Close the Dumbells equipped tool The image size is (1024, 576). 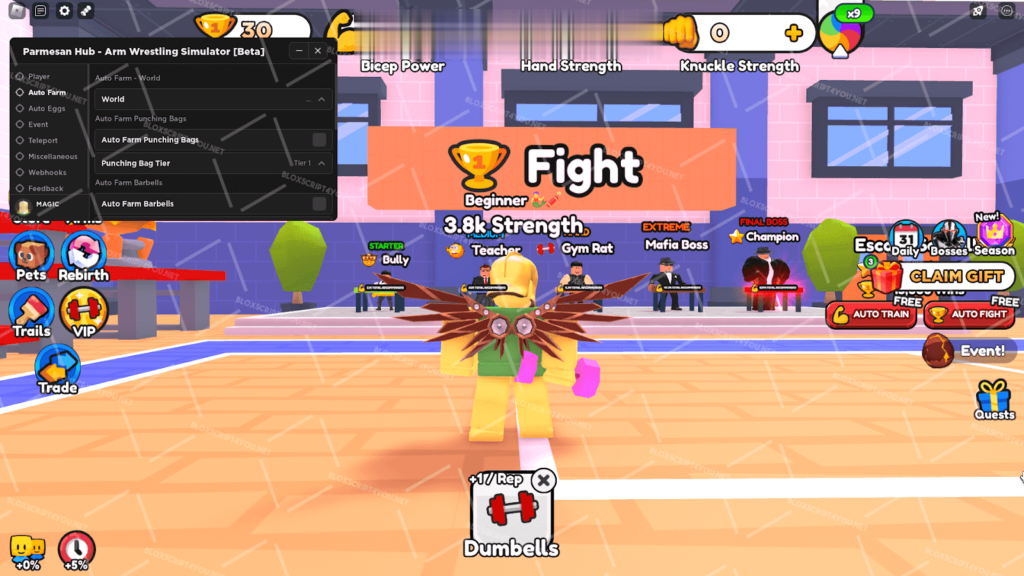pos(543,481)
